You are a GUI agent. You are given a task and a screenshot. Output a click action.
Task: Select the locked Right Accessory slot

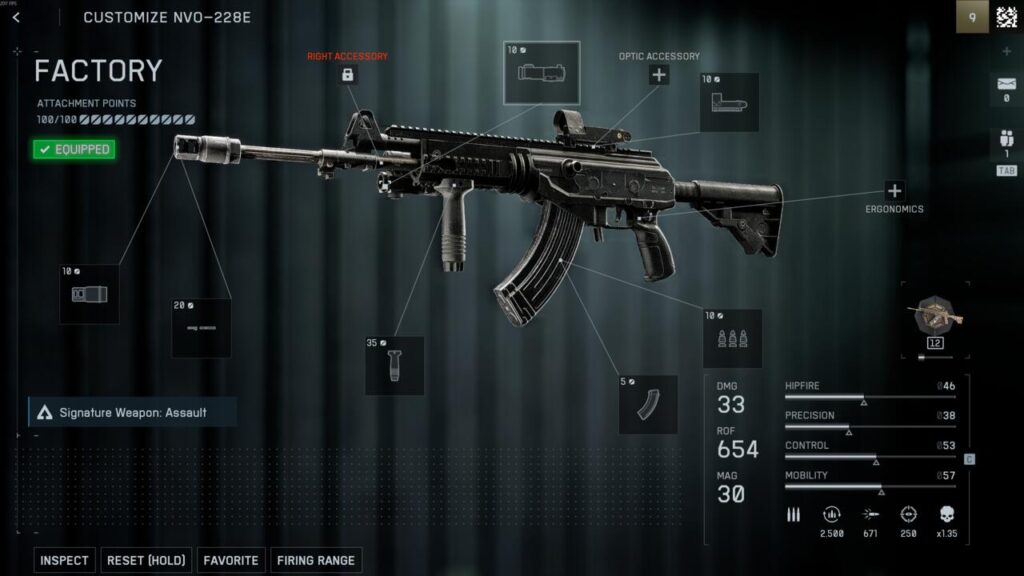(x=347, y=75)
